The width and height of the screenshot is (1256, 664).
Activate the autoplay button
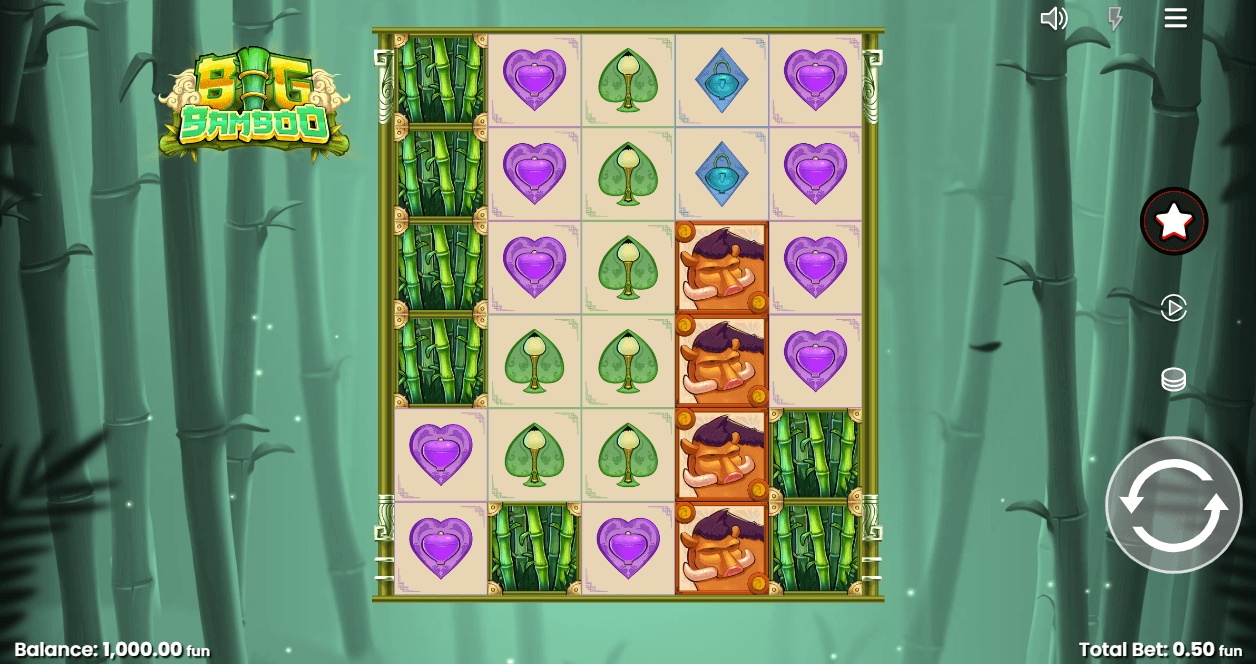coord(1173,307)
